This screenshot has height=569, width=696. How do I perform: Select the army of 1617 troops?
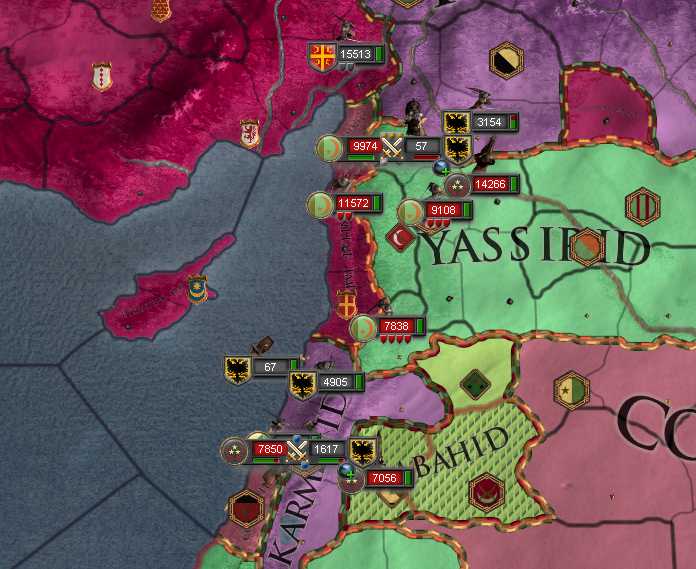pyautogui.click(x=328, y=450)
